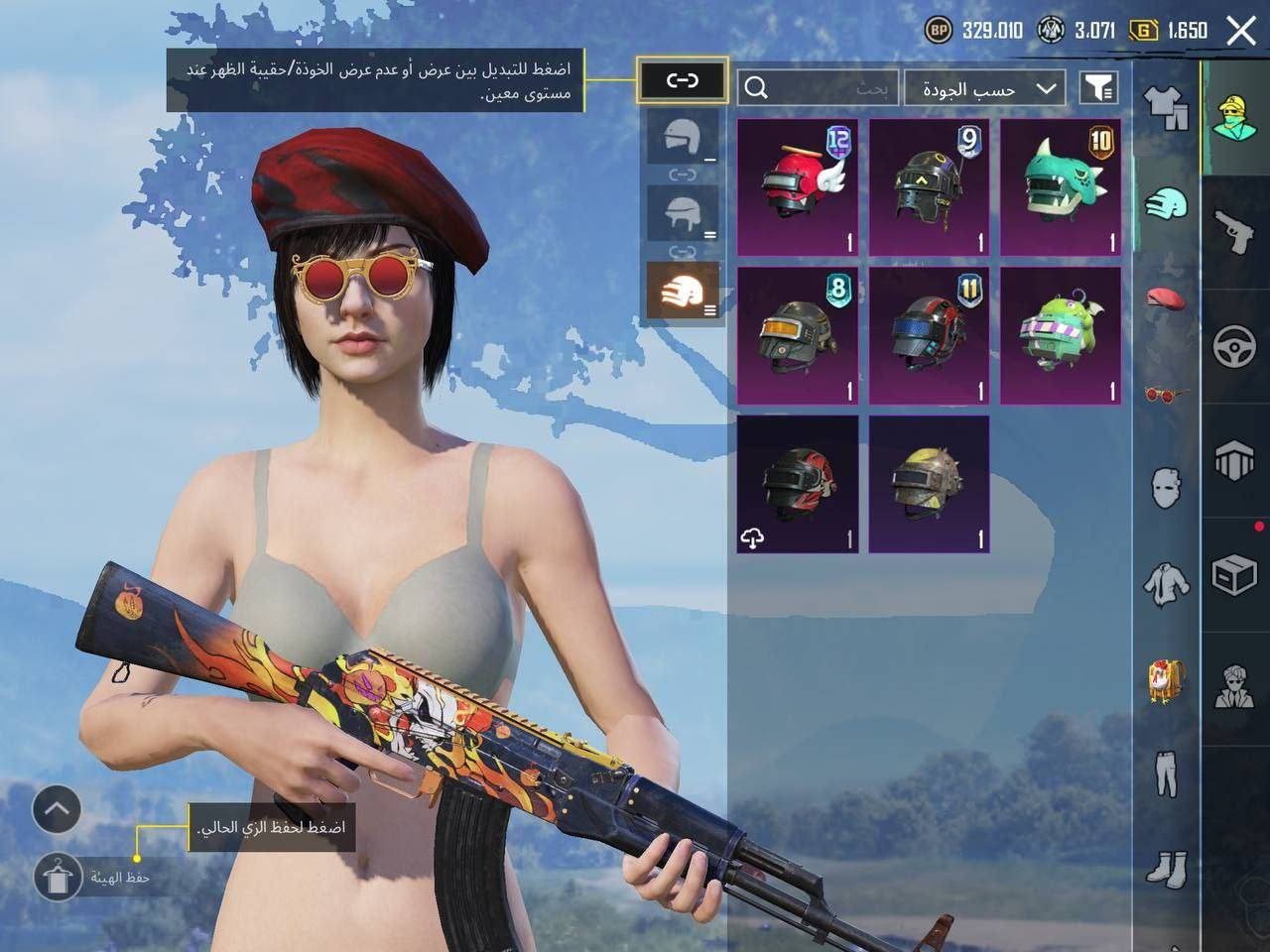This screenshot has height=952, width=1270.
Task: Select the boots footwear category
Action: [1167, 869]
